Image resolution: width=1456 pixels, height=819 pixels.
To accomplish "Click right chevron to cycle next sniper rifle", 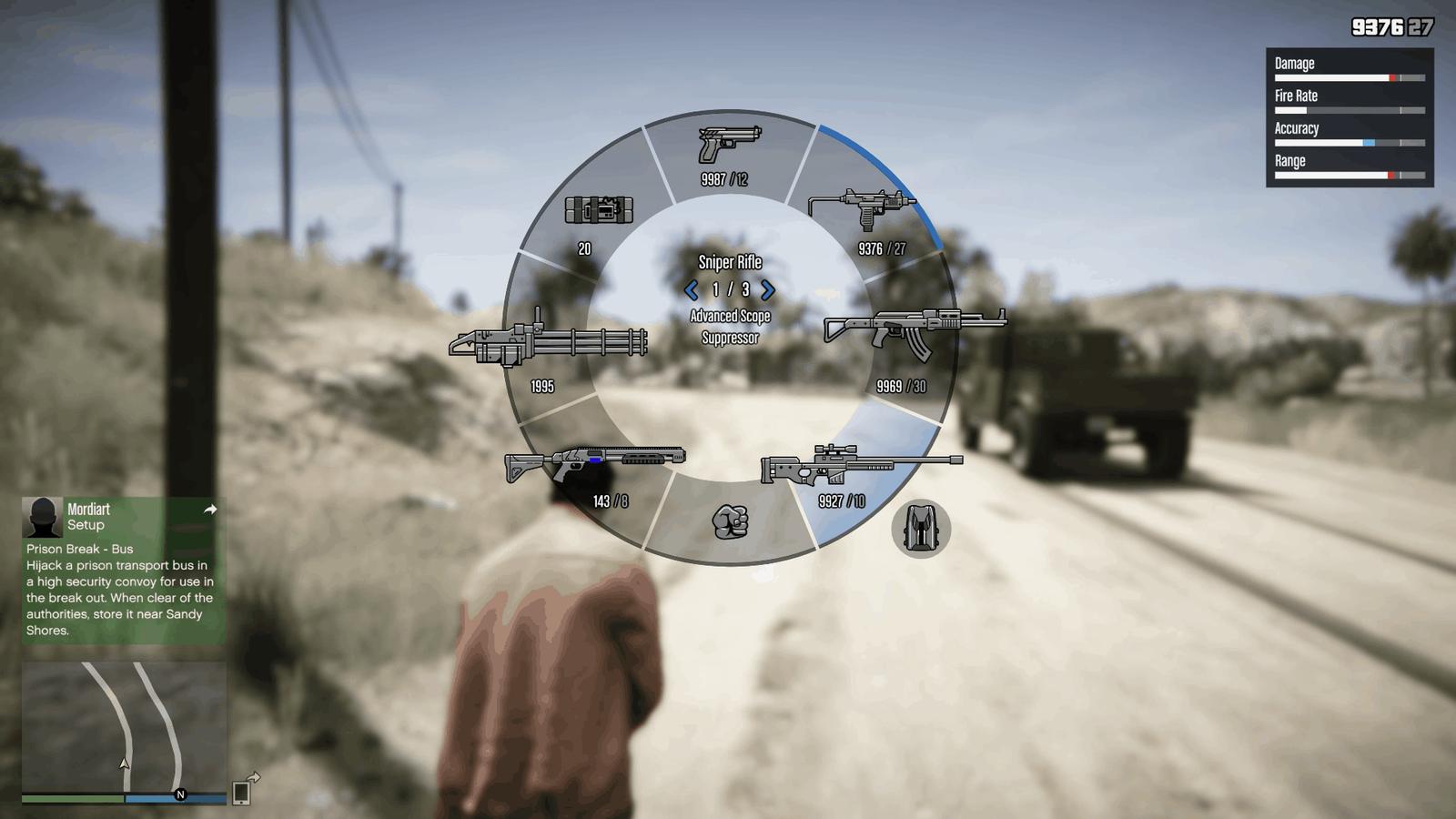I will click(769, 290).
